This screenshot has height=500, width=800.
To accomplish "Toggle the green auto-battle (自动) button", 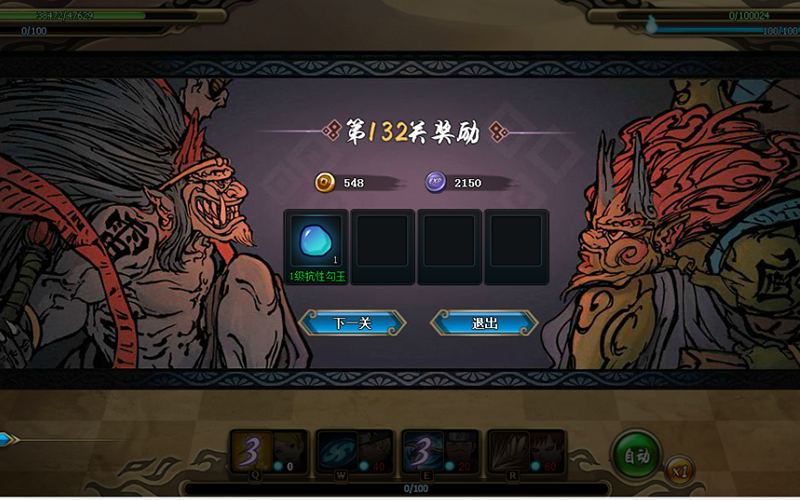I will click(x=636, y=455).
